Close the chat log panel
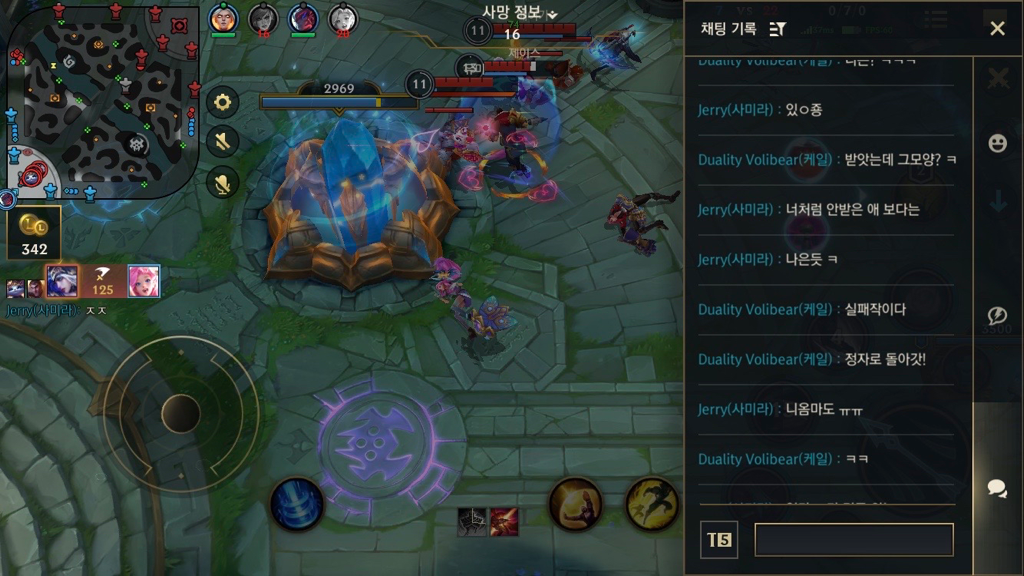 click(x=997, y=29)
